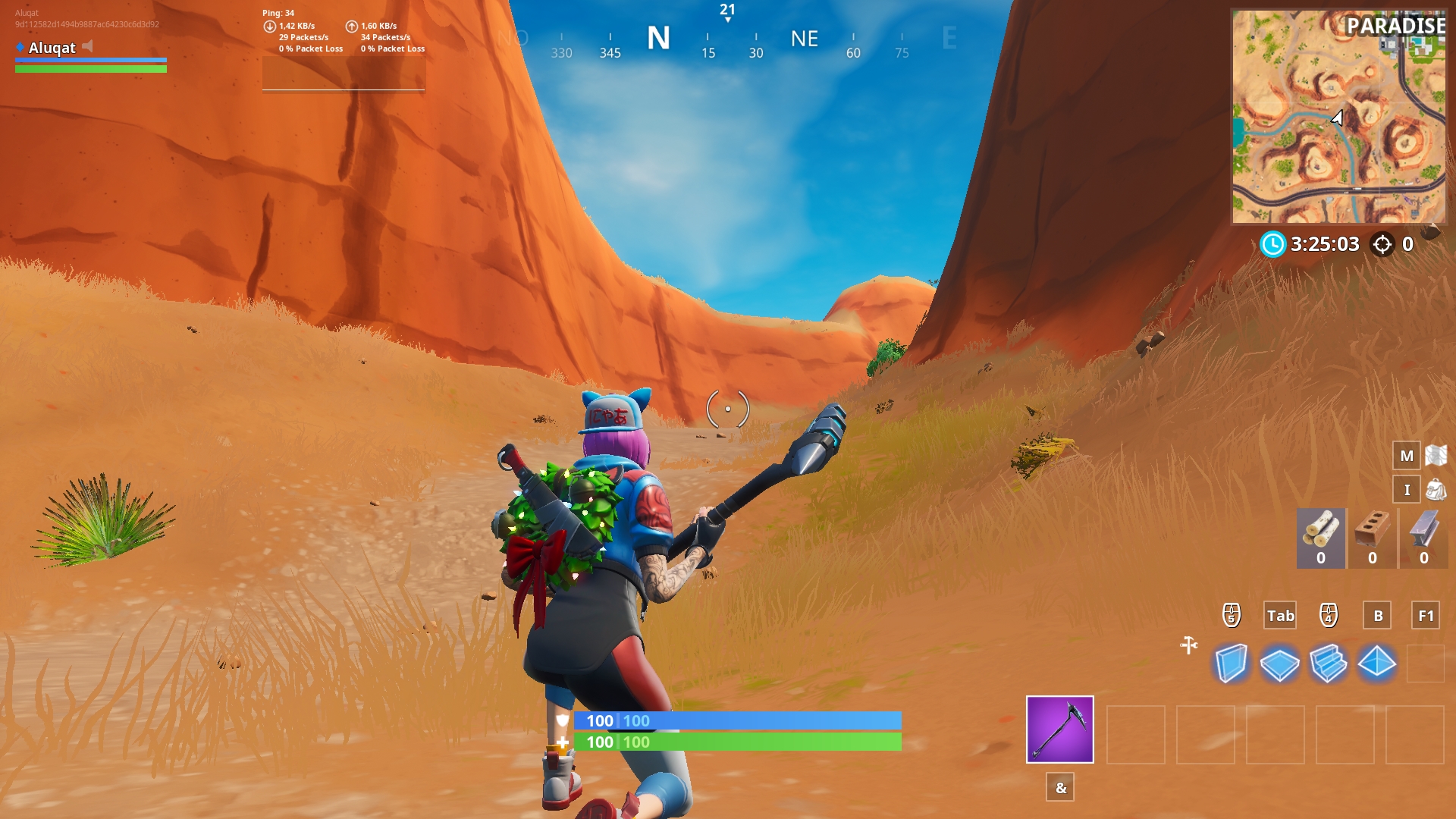1456x819 pixels.
Task: Click the green health bar
Action: point(739,742)
